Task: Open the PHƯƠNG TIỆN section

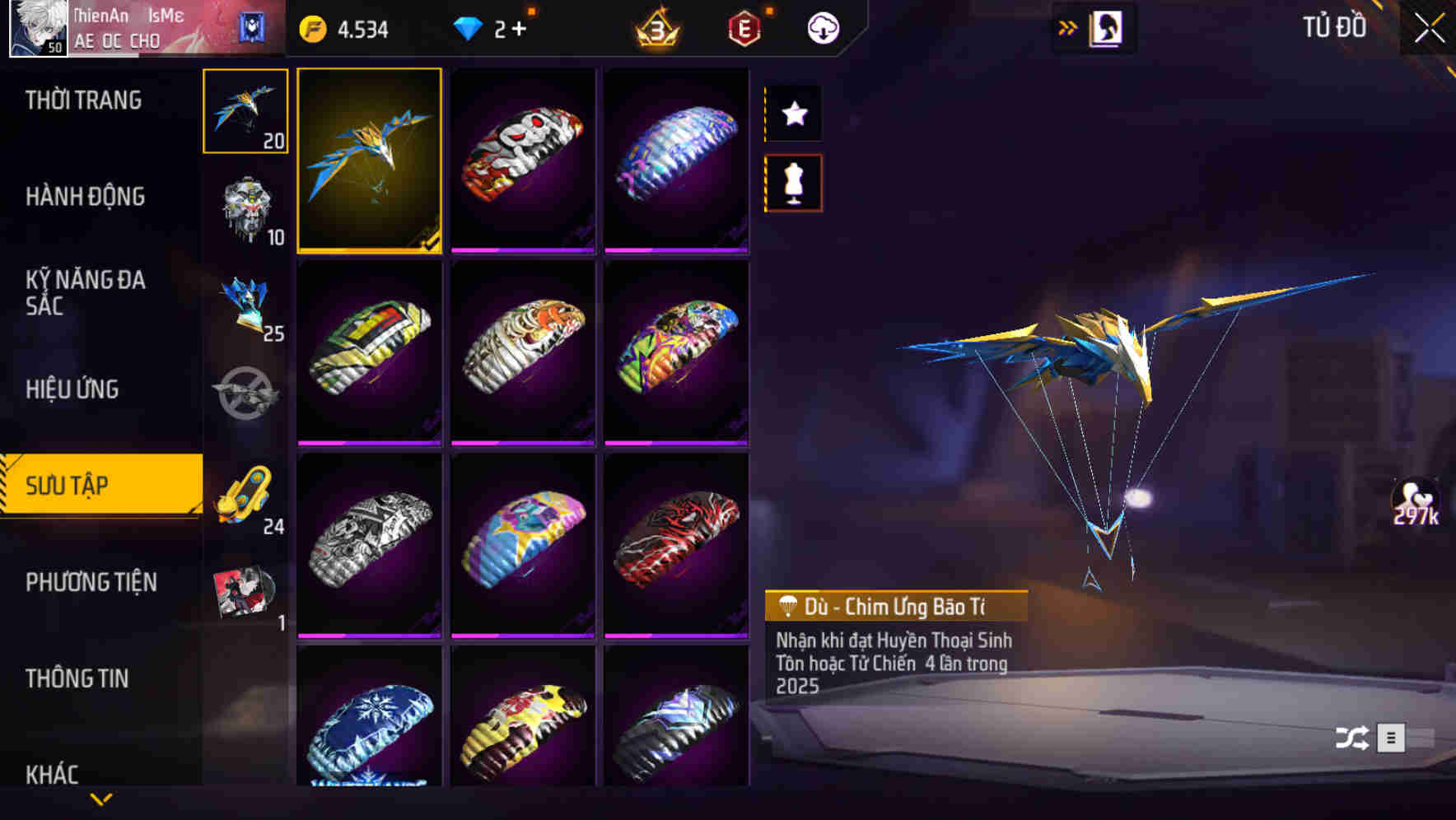Action: pos(91,582)
